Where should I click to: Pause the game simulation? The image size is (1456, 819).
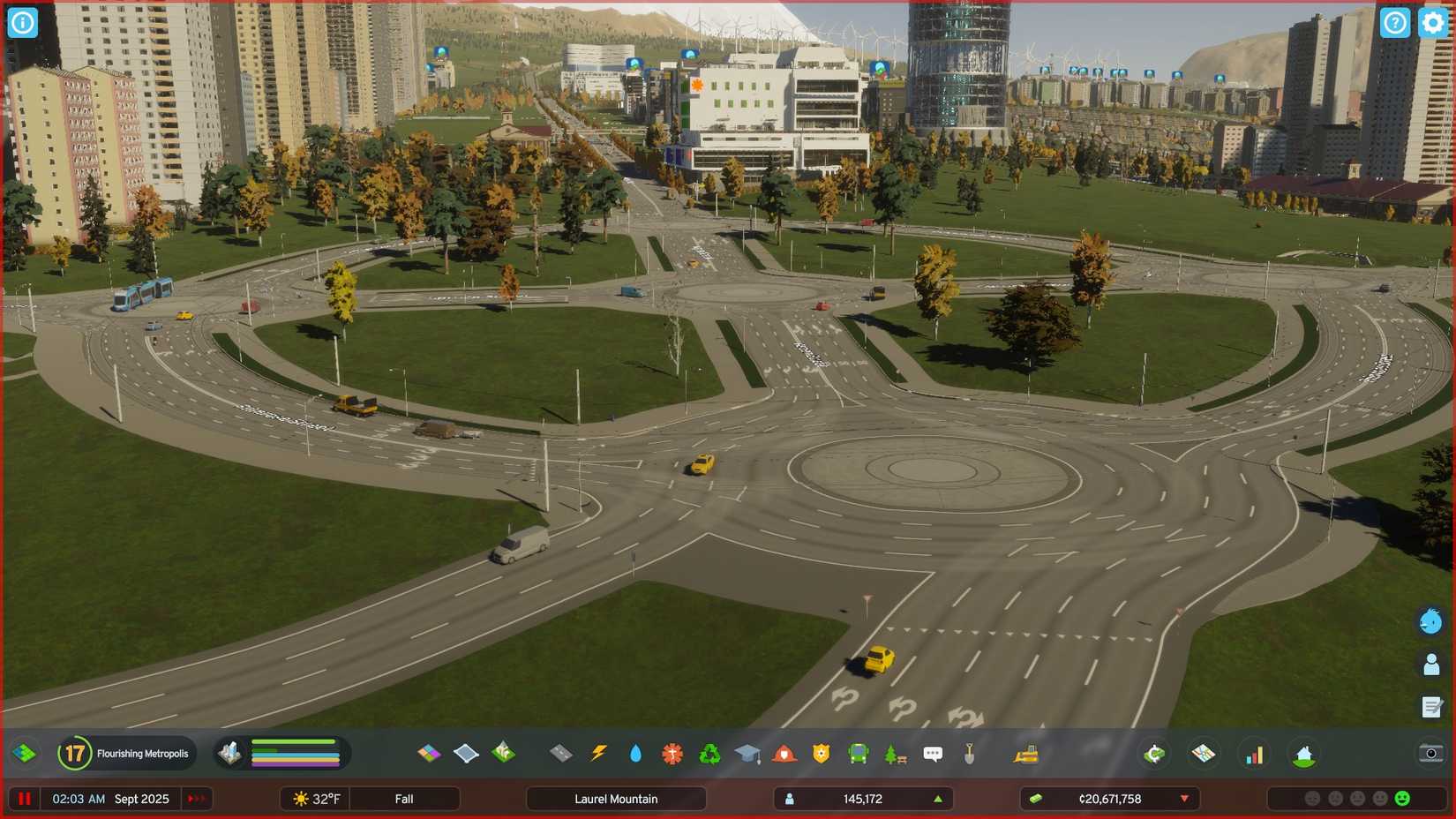[x=25, y=799]
